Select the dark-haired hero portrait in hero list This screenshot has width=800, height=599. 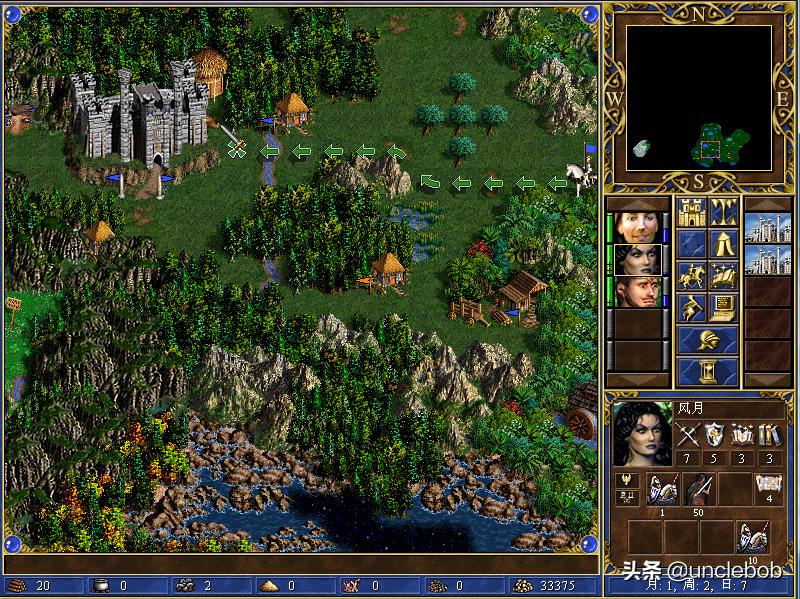pyautogui.click(x=636, y=259)
